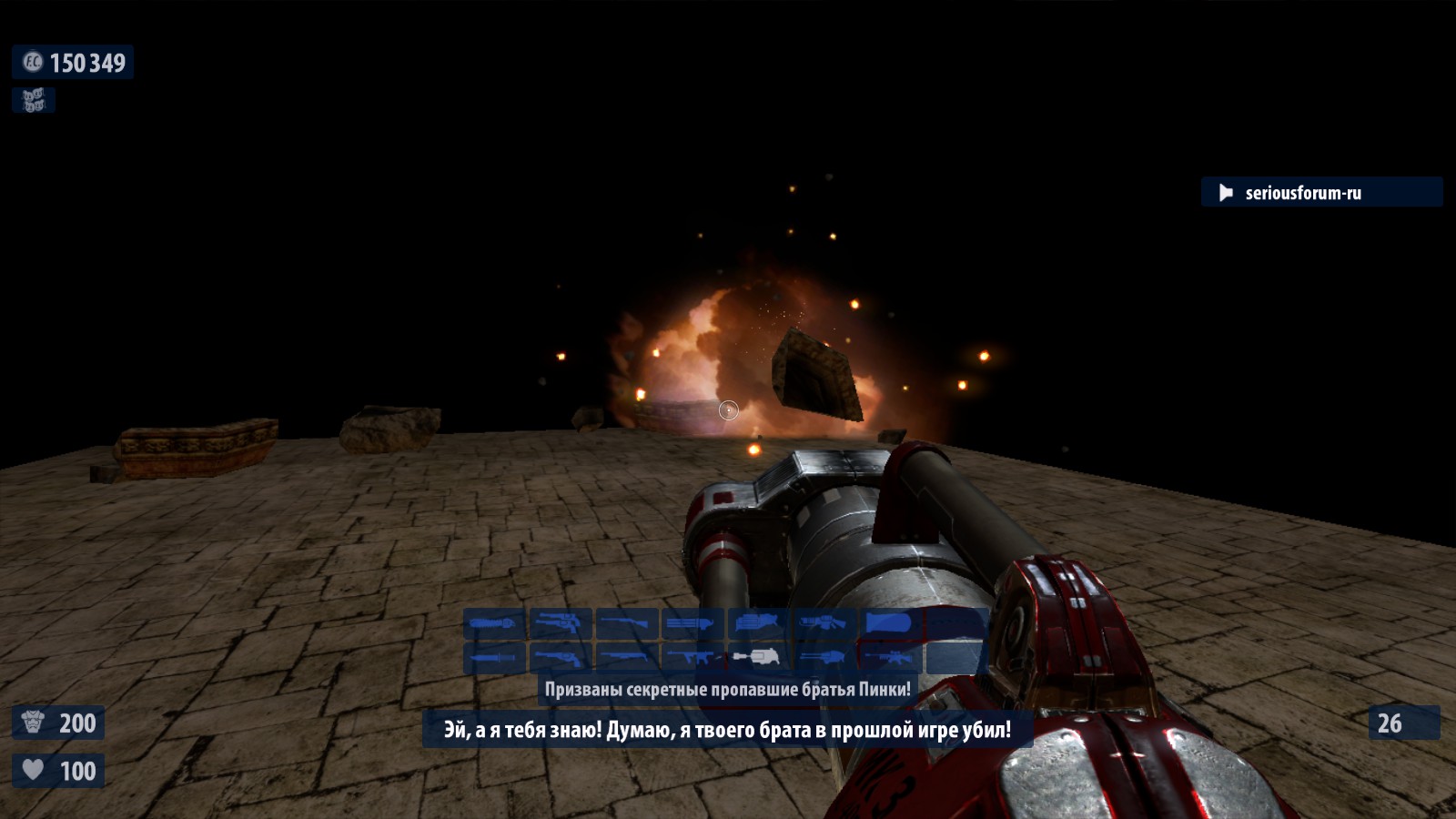Select the minigun weapon icon
This screenshot has width=1456, height=819.
click(x=693, y=624)
